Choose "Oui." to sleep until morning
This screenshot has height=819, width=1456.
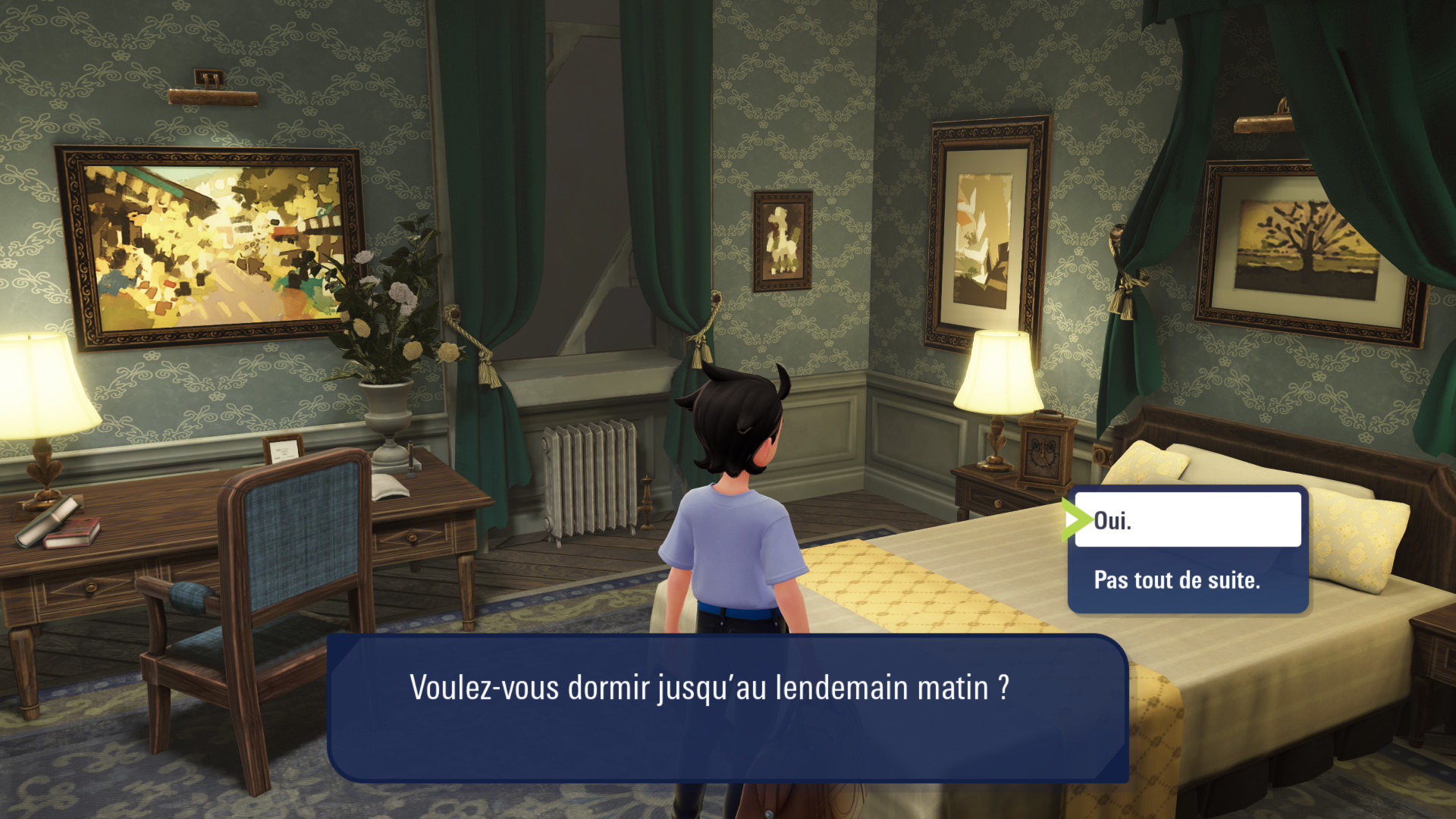[1187, 520]
